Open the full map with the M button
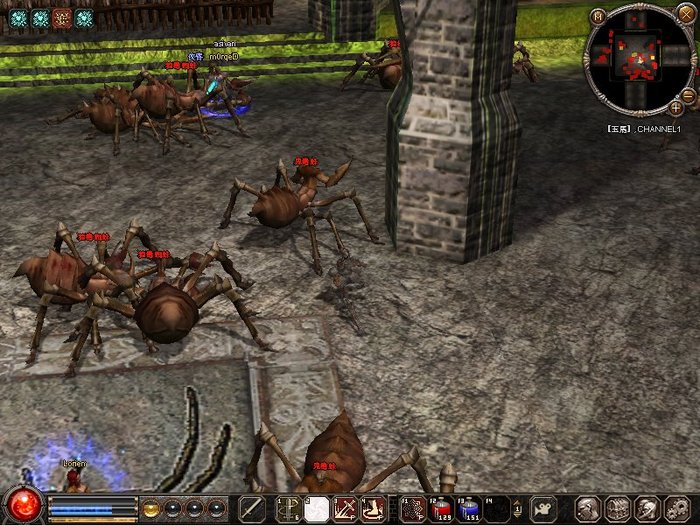700x525 pixels. tap(598, 16)
